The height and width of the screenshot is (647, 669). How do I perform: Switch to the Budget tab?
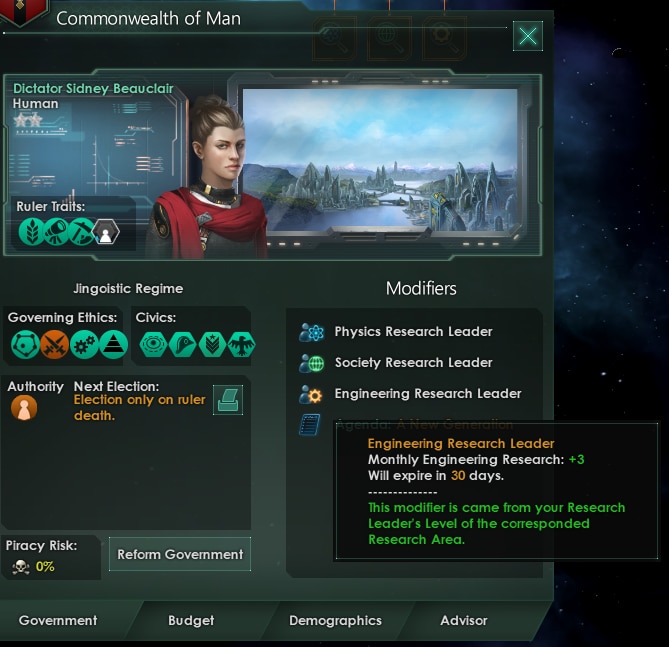click(191, 620)
